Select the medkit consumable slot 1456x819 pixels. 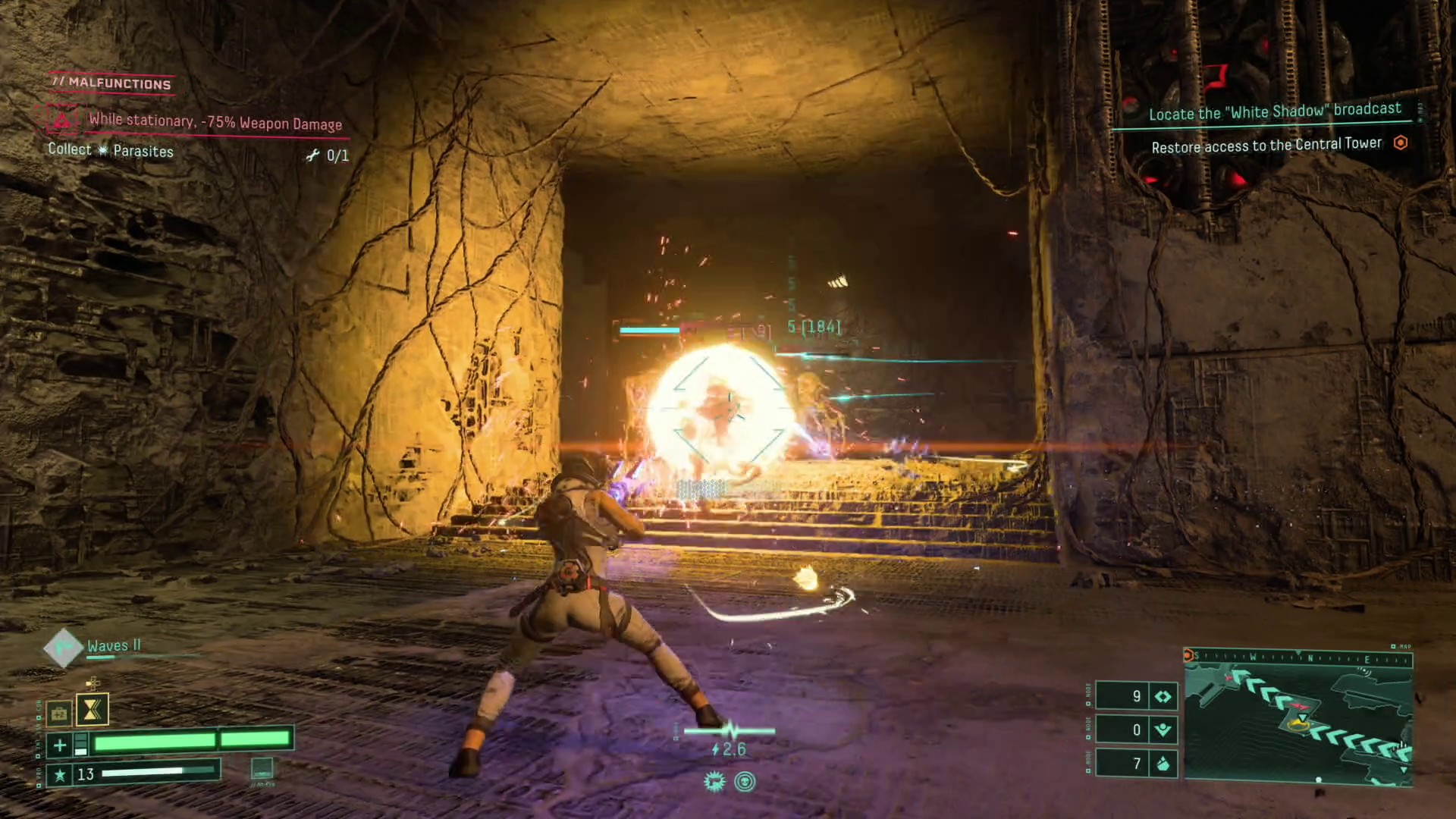(x=58, y=714)
